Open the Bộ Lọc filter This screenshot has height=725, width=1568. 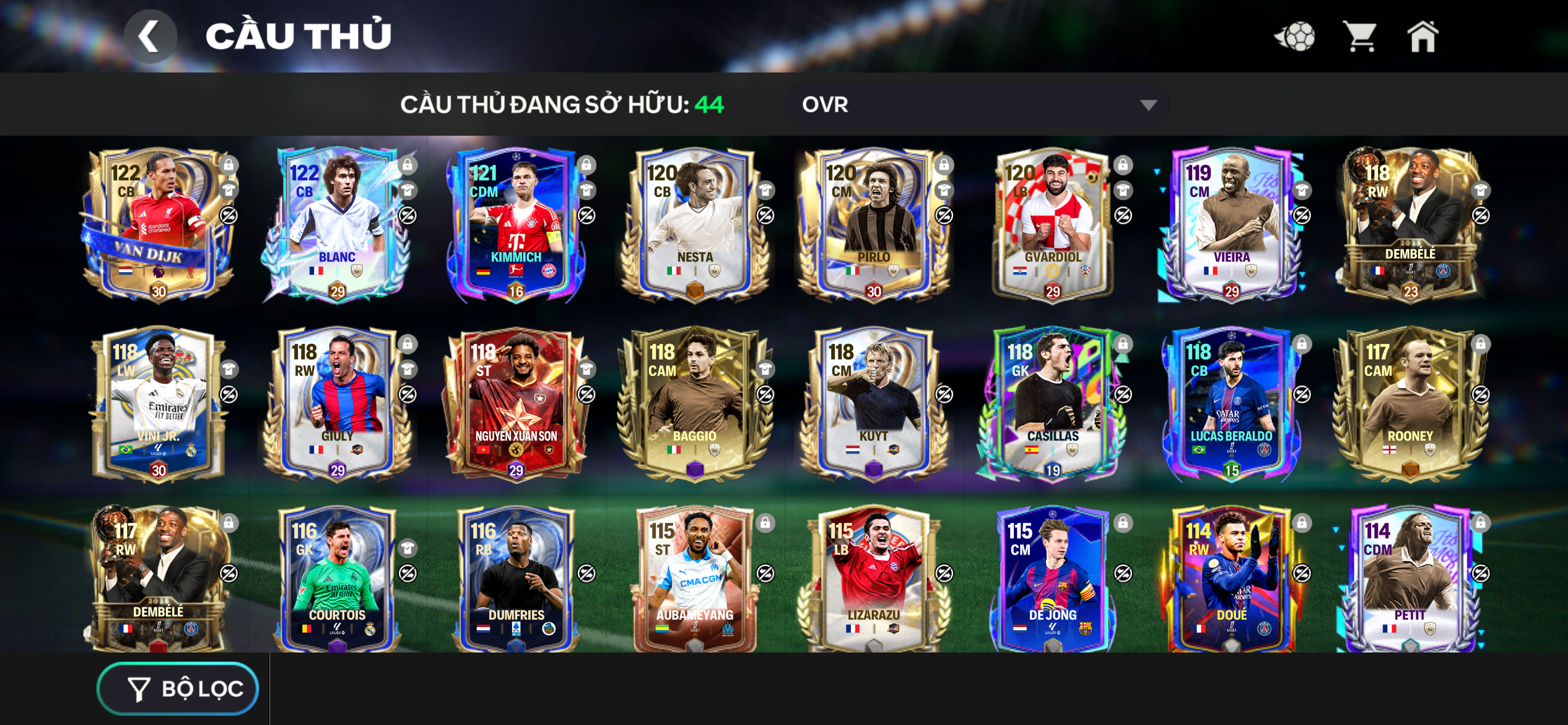tap(178, 688)
